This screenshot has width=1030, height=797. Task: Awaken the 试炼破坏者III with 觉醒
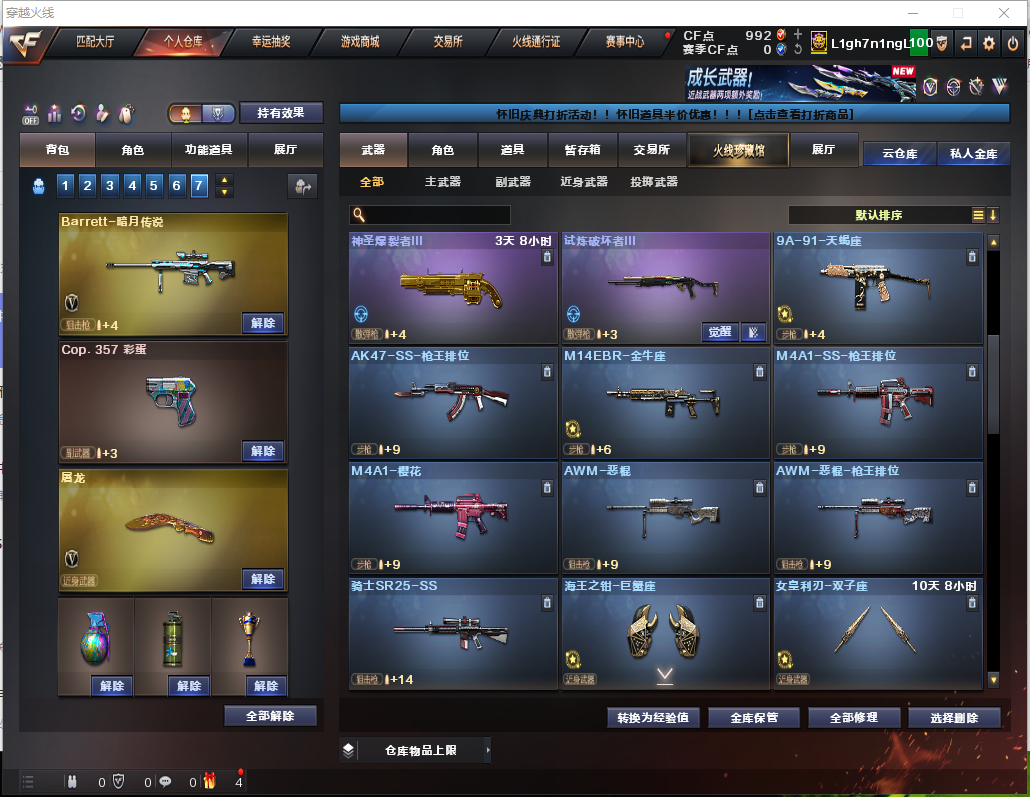tap(718, 333)
